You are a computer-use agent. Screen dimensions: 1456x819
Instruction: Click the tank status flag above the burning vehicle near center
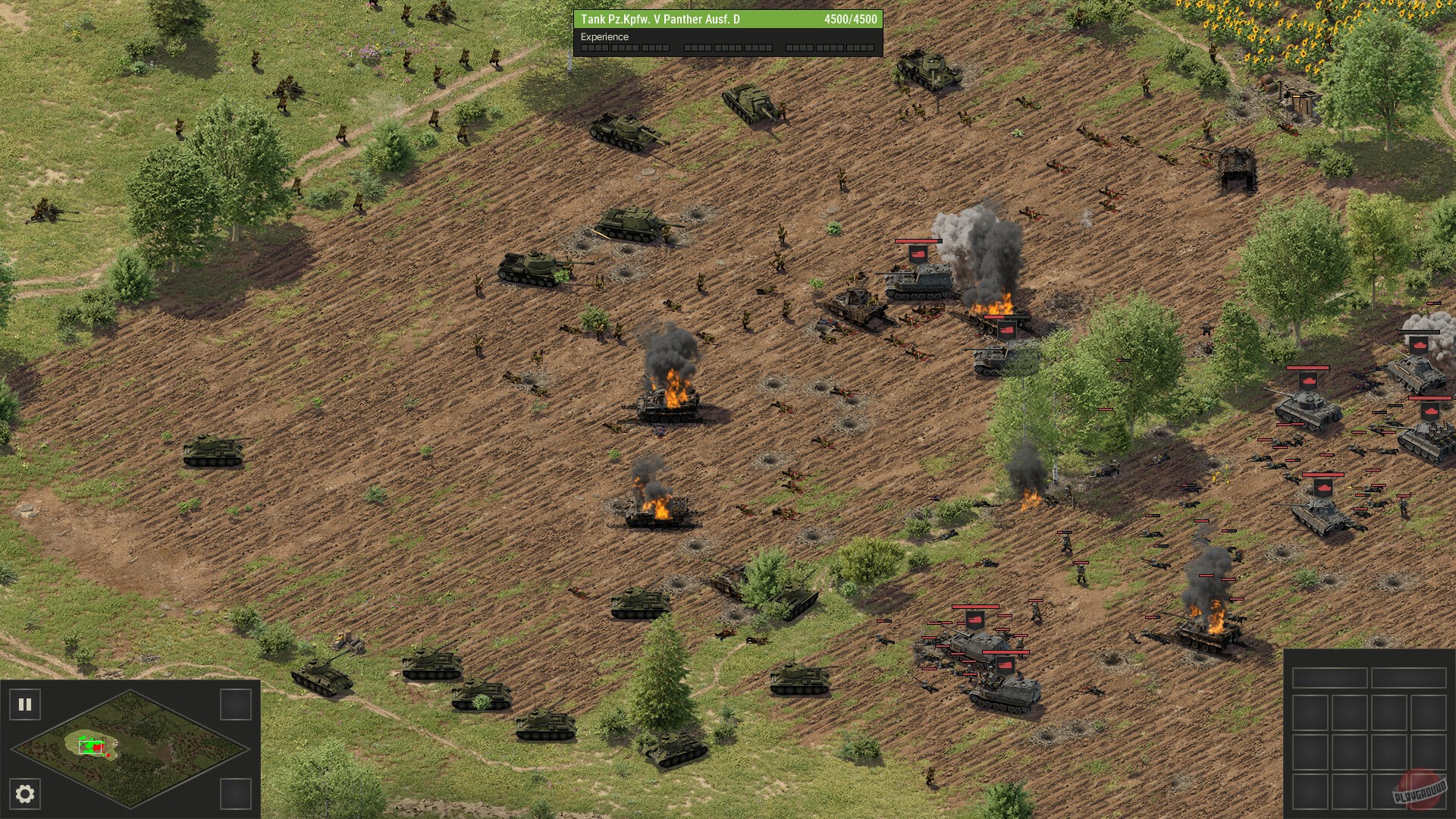pos(1006,330)
